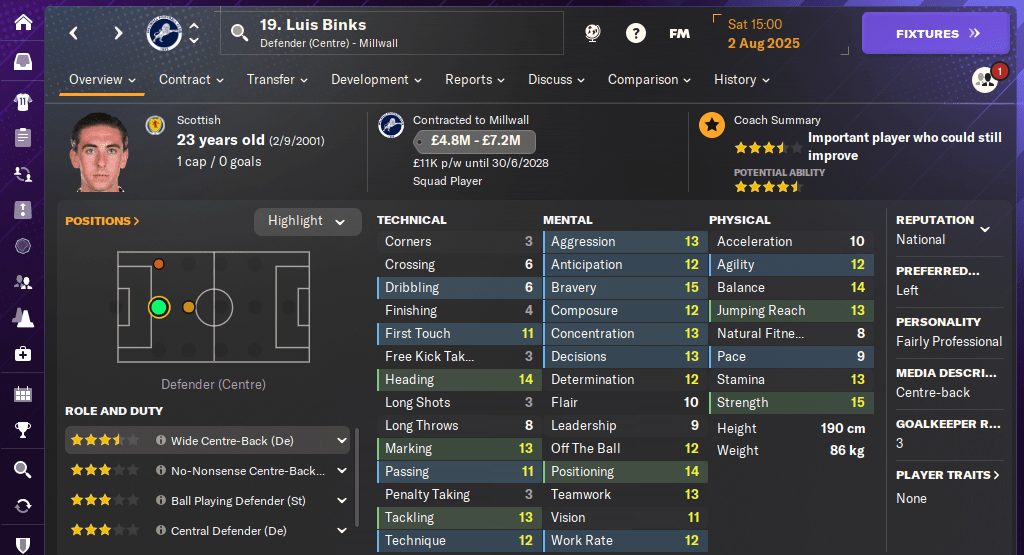
Task: Expand the Reputation dropdown arrow
Action: point(985,229)
